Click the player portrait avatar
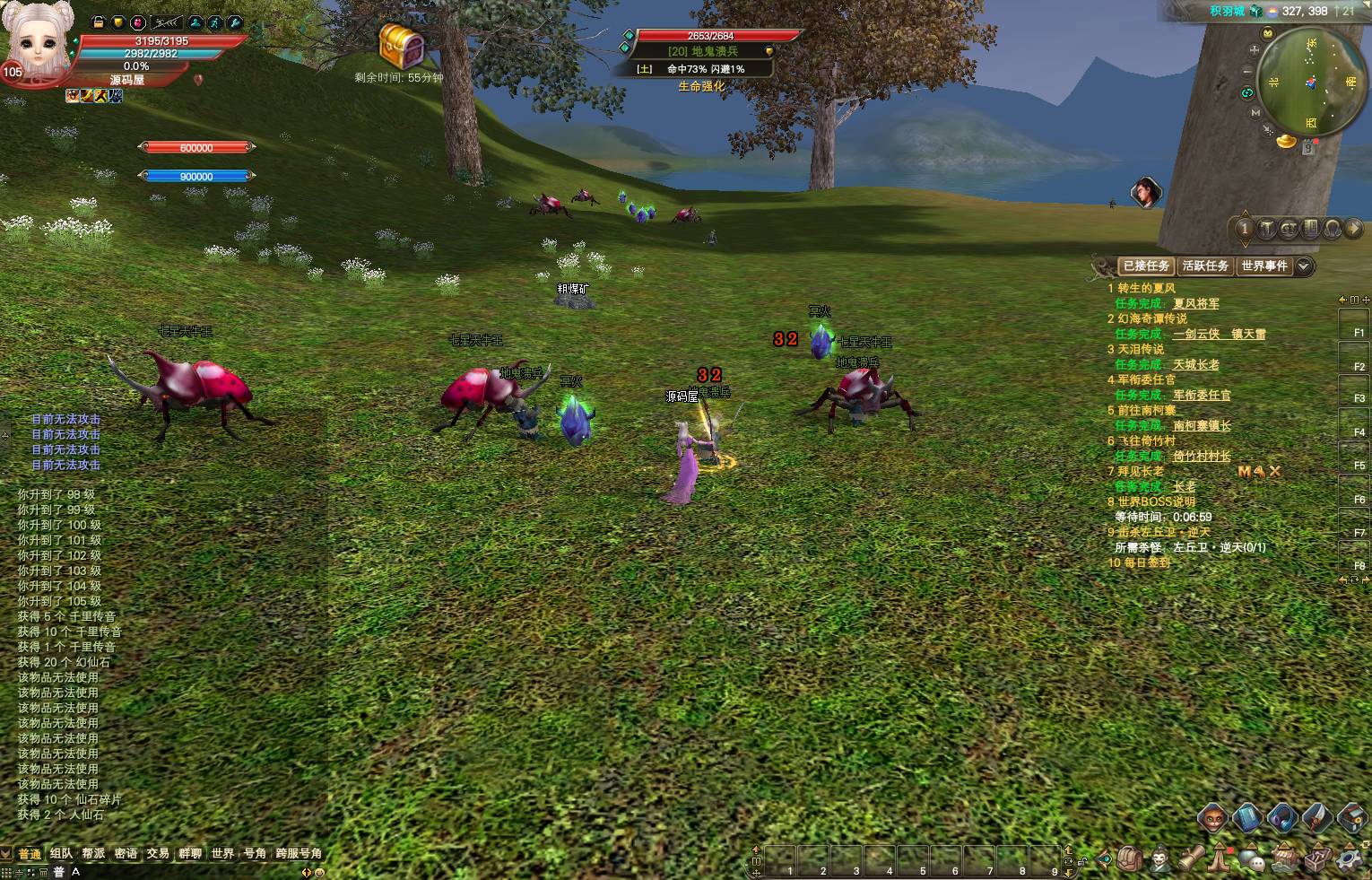The width and height of the screenshot is (1372, 880). coord(38,40)
